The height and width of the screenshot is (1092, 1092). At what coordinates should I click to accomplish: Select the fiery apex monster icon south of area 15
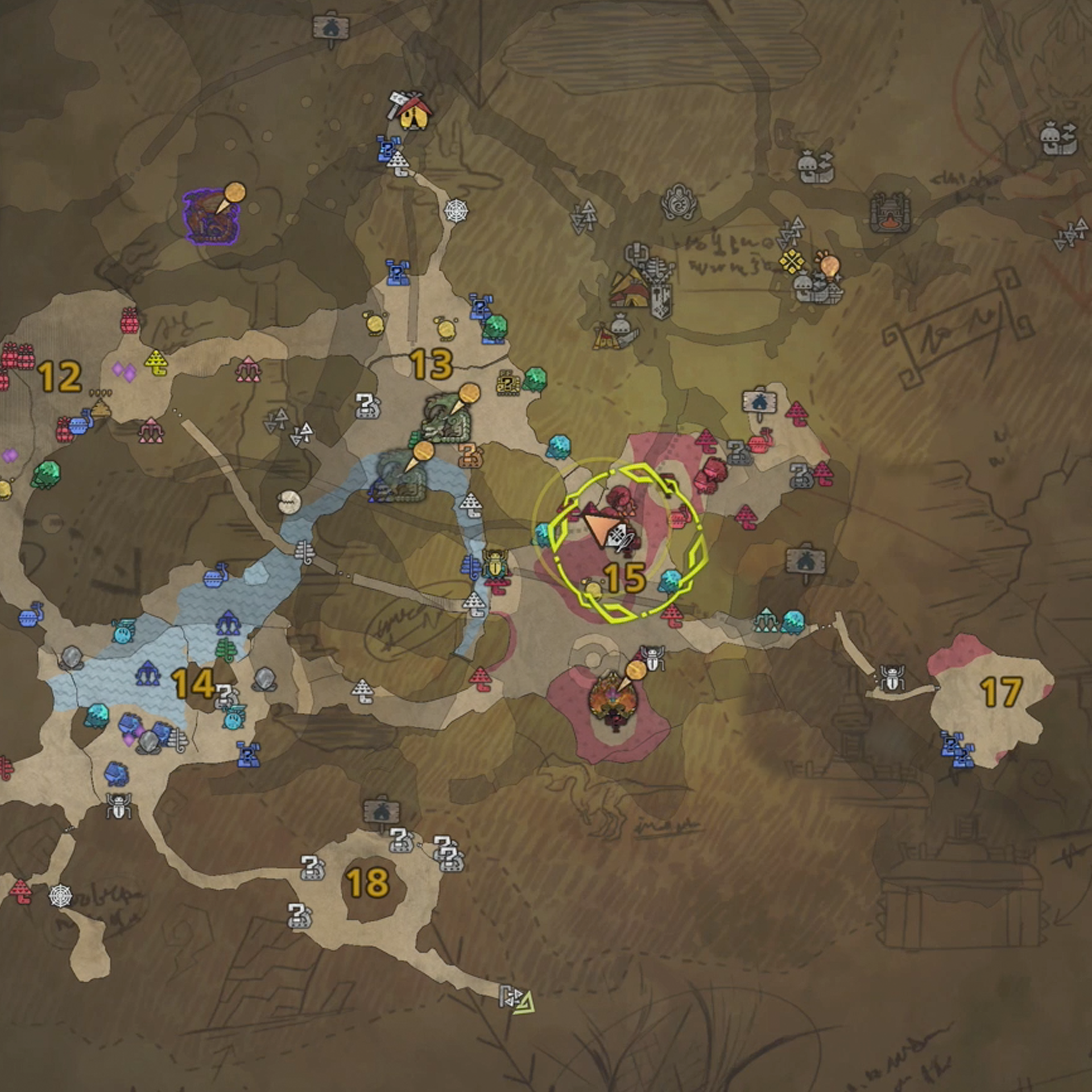tap(614, 700)
